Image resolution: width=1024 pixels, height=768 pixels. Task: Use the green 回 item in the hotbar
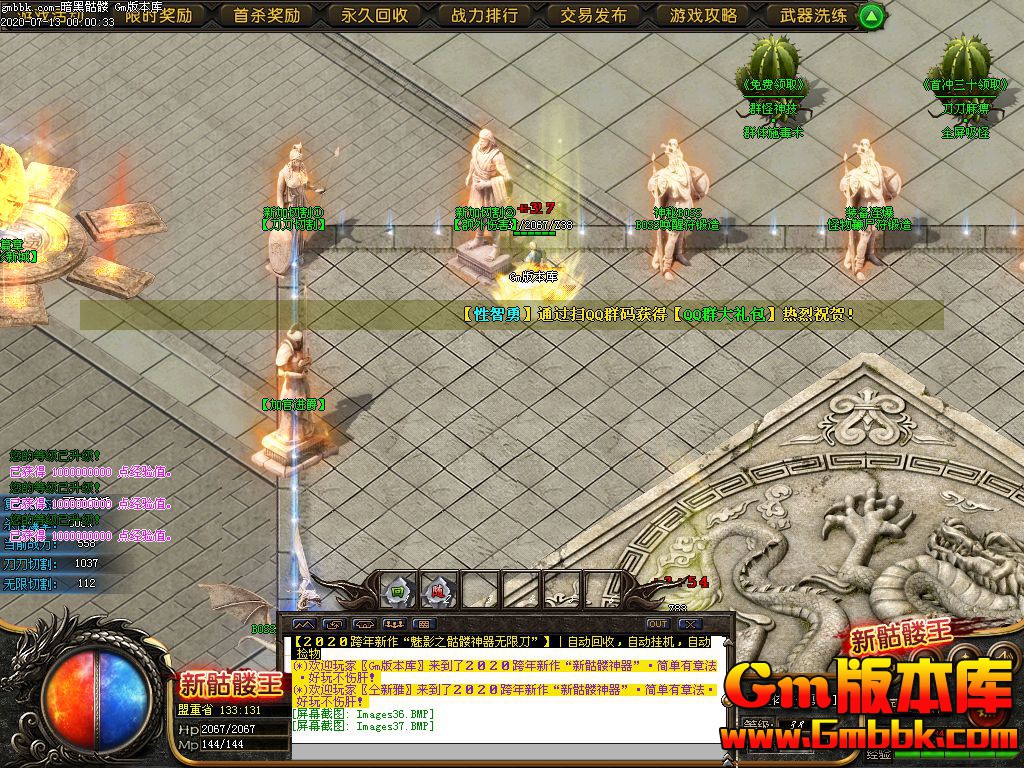pos(398,591)
